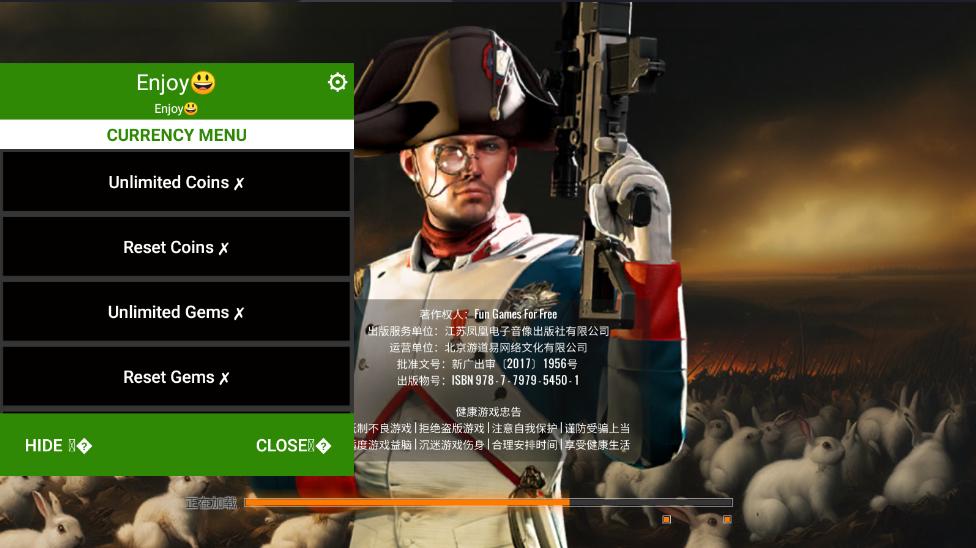Toggle the Unlimited Coins option
The image size is (976, 548).
point(176,182)
